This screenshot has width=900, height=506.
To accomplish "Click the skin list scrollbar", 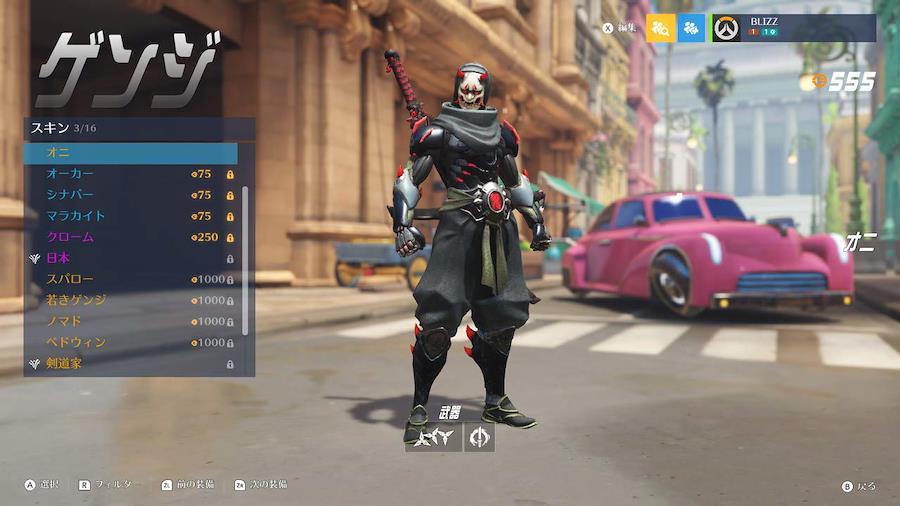I will click(245, 260).
